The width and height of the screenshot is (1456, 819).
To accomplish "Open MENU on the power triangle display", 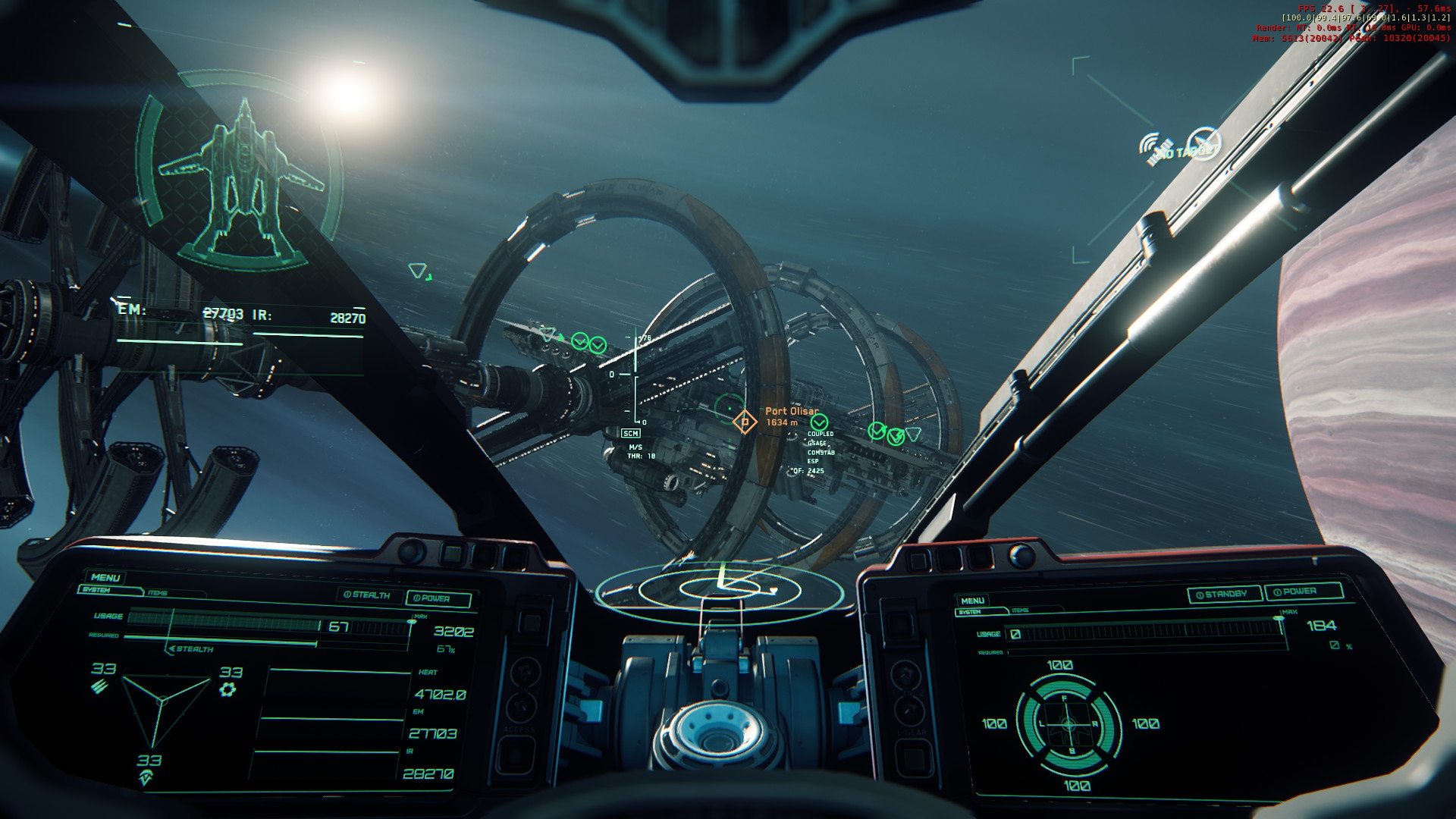I will 105,577.
